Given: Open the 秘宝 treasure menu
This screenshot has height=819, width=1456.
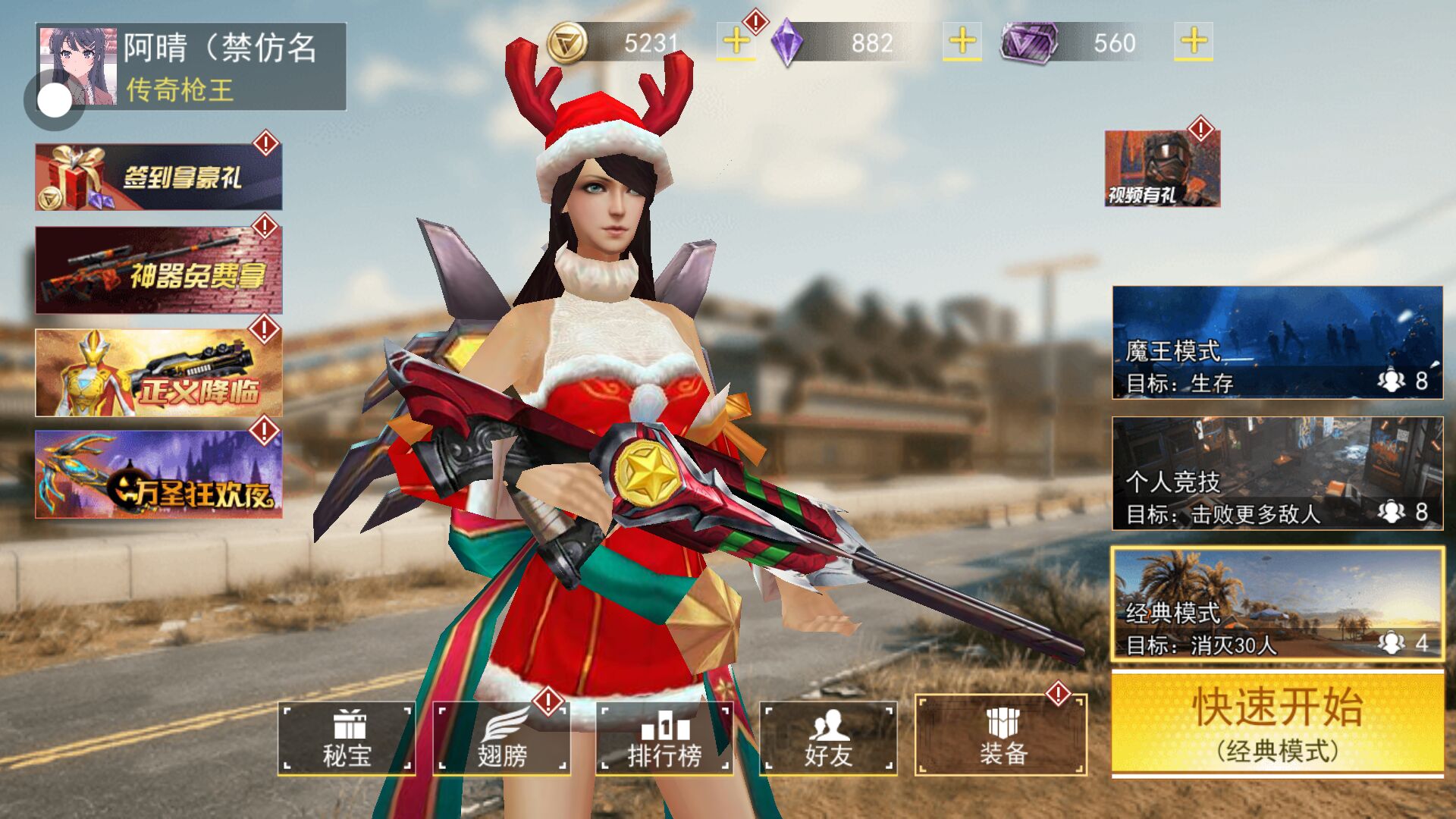Looking at the screenshot, I should pos(347,738).
